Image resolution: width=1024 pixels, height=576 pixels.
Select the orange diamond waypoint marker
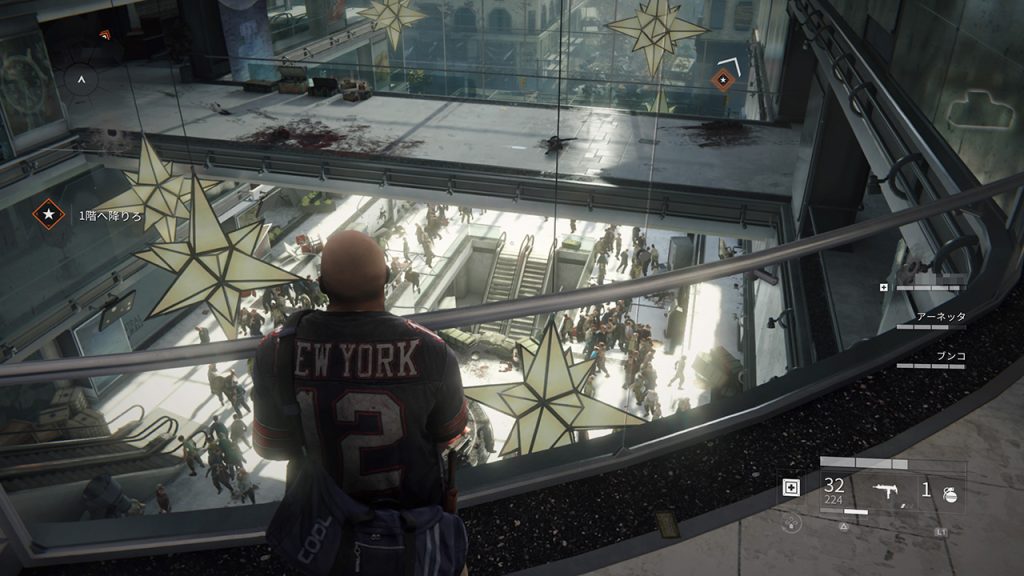pyautogui.click(x=723, y=80)
